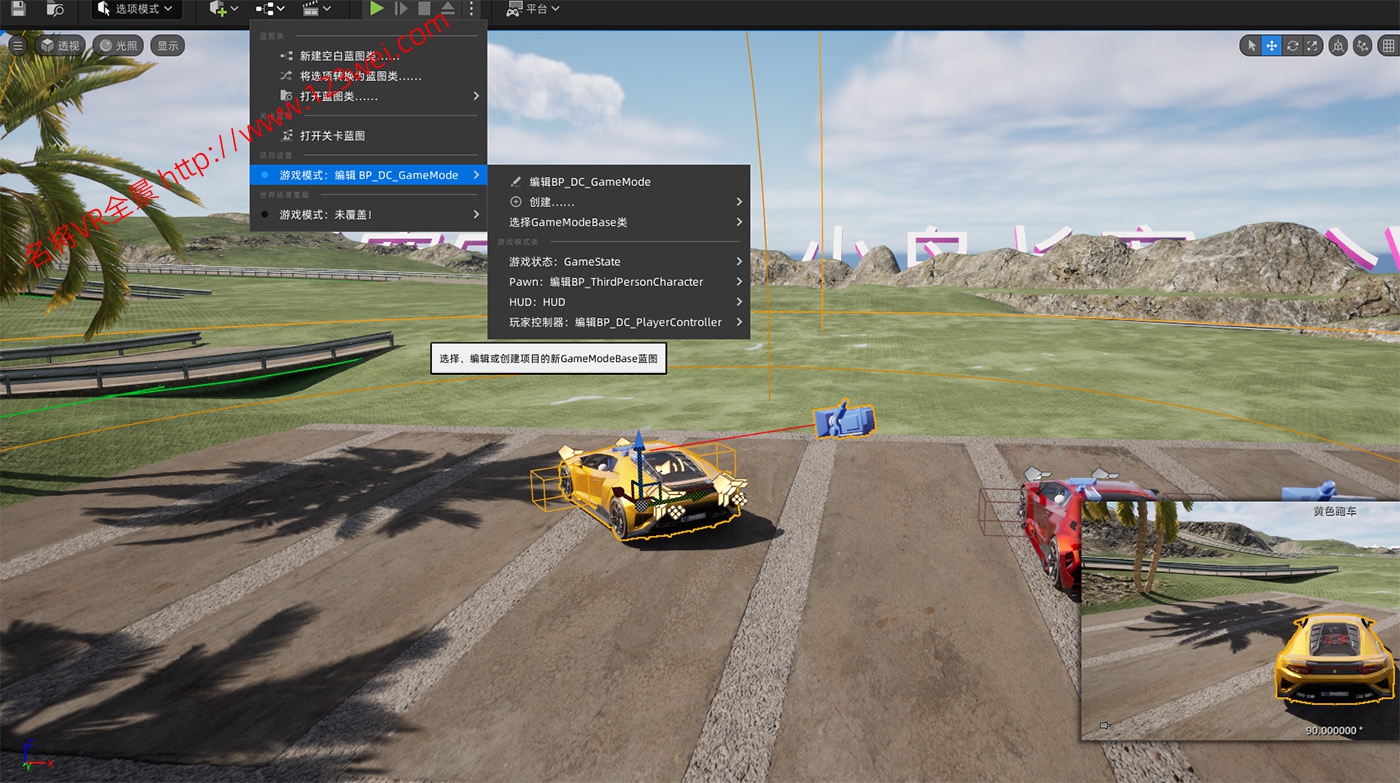Activate the rotate transform tool icon
The width and height of the screenshot is (1400, 783).
tap(1293, 45)
